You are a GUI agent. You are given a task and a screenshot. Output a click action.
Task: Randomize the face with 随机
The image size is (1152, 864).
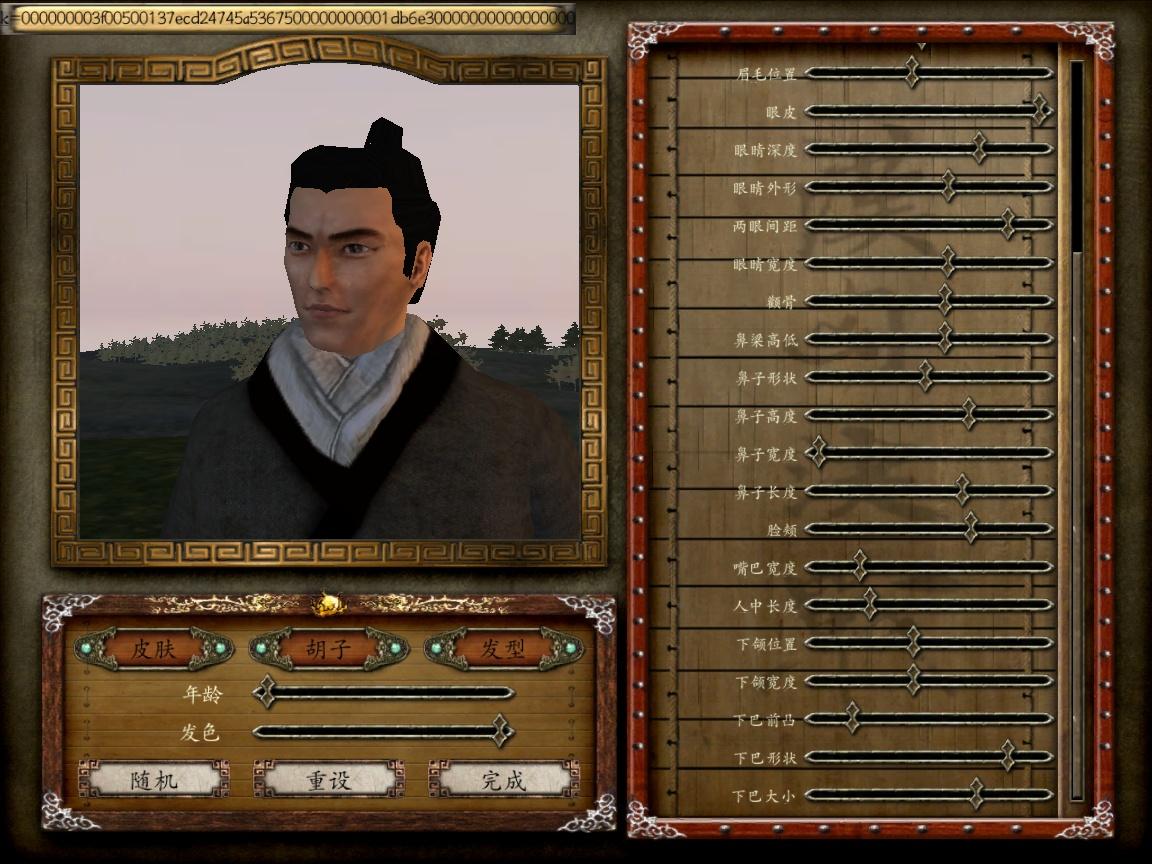154,780
